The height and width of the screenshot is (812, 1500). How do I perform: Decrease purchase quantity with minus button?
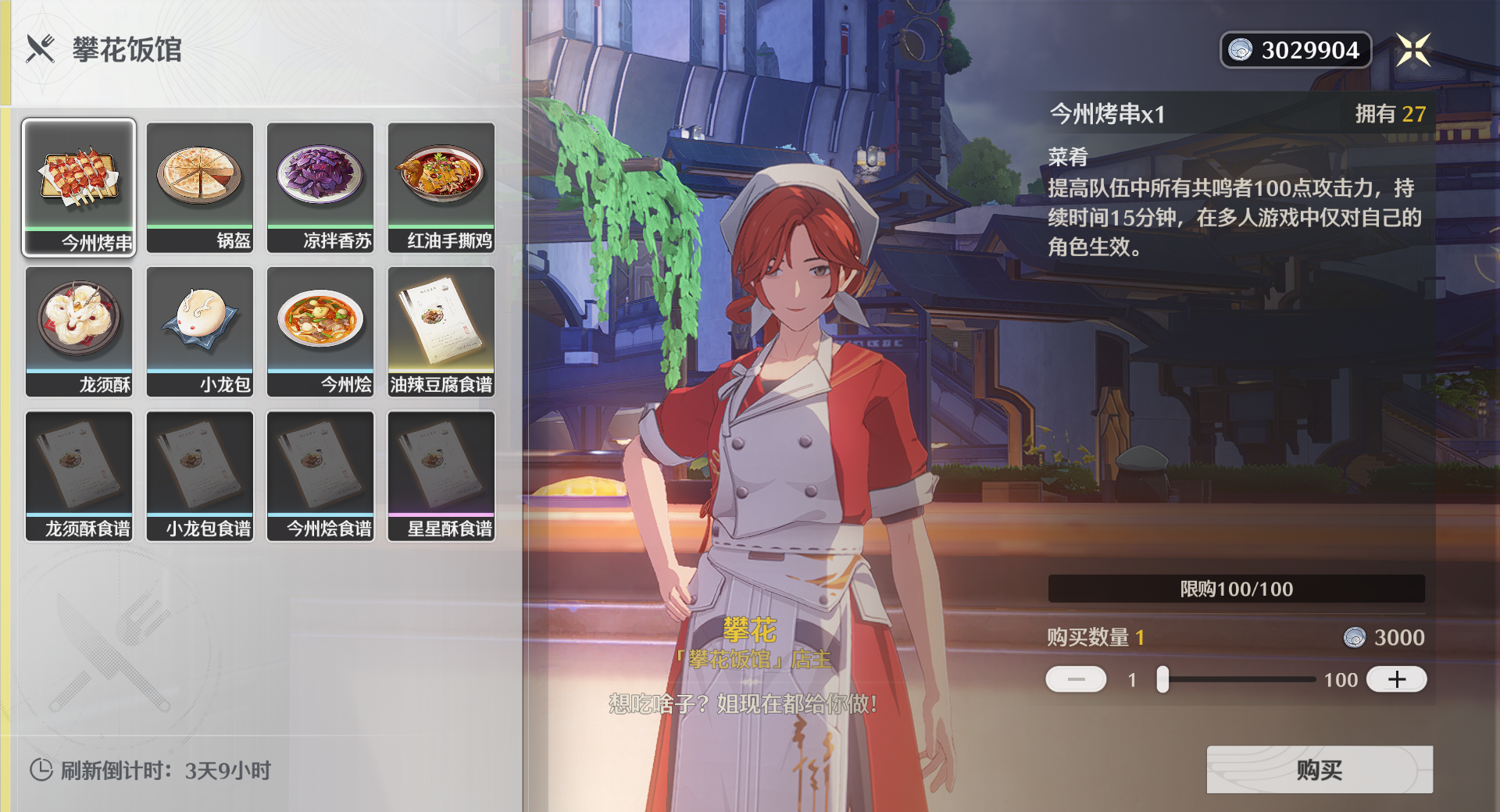(1076, 679)
